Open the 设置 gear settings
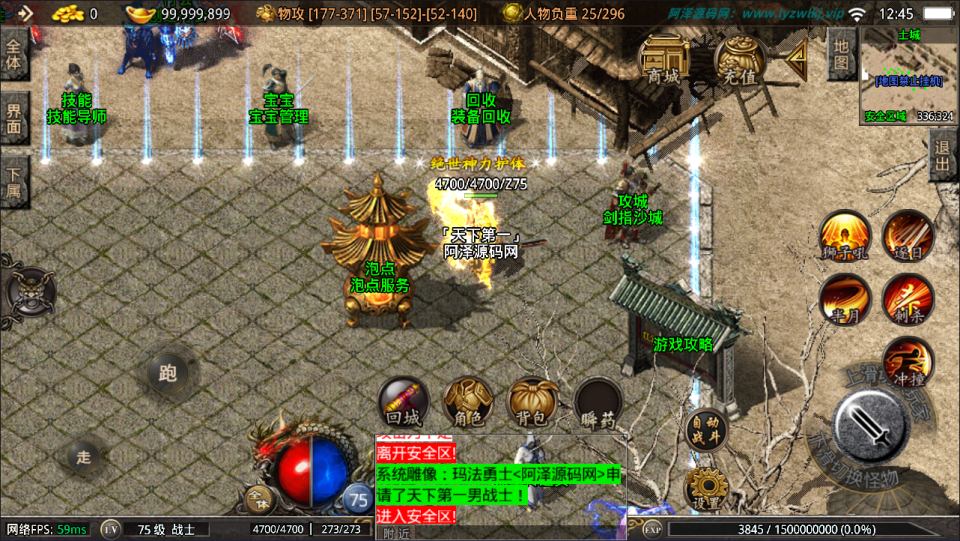 pyautogui.click(x=706, y=487)
